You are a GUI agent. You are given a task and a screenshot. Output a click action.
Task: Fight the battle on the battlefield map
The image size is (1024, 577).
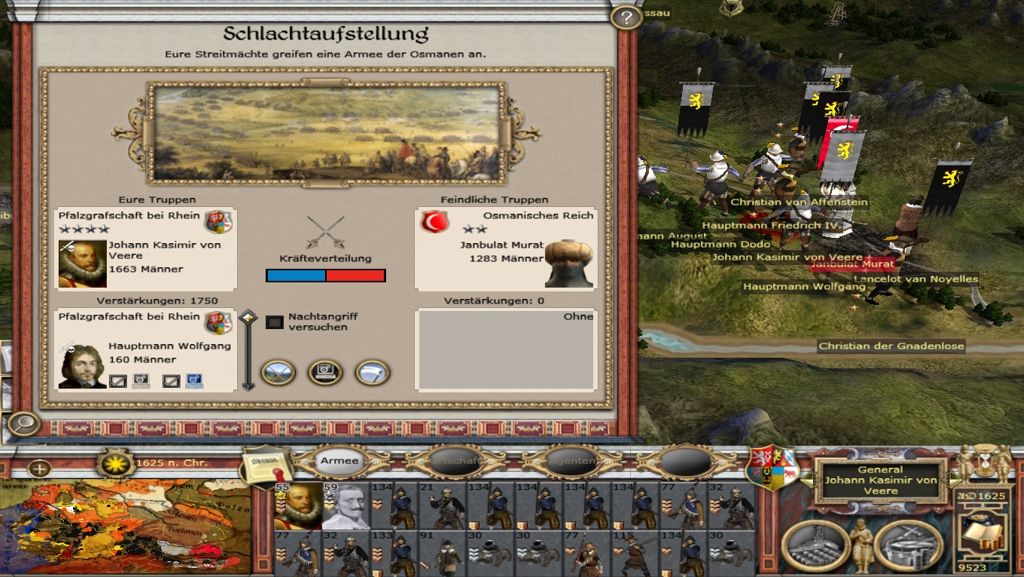277,372
